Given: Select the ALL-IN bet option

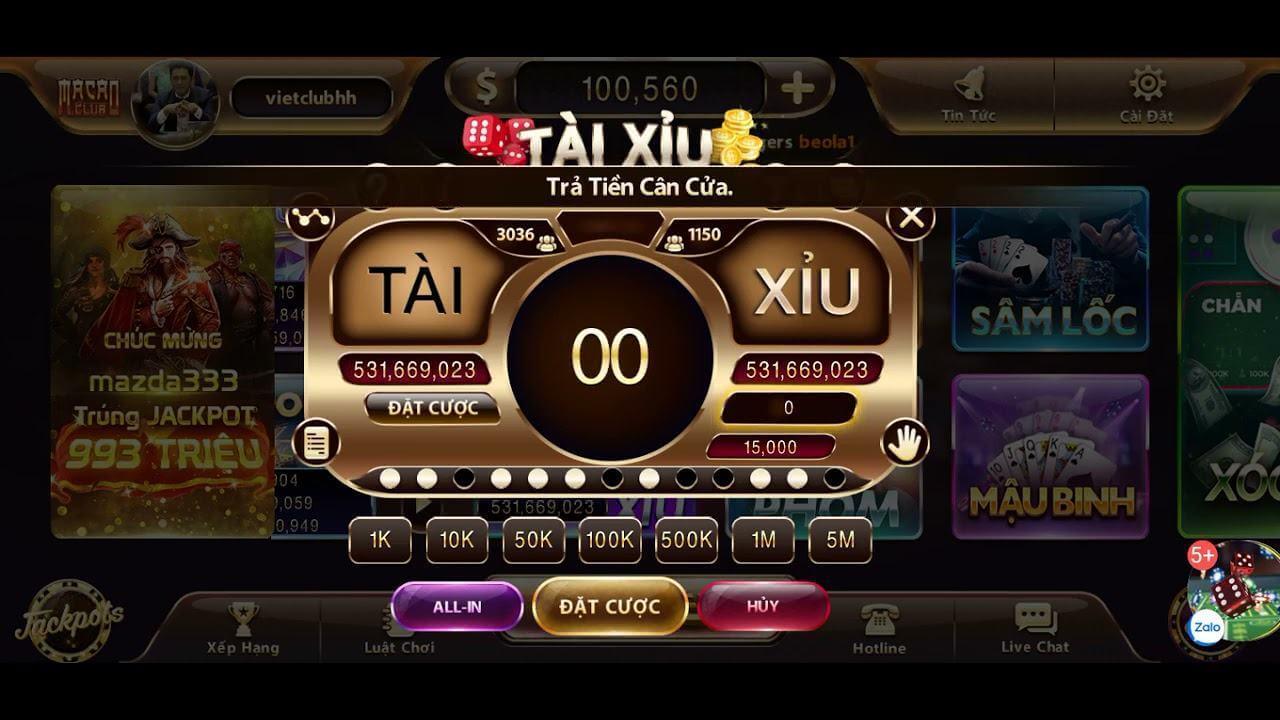Looking at the screenshot, I should 457,605.
